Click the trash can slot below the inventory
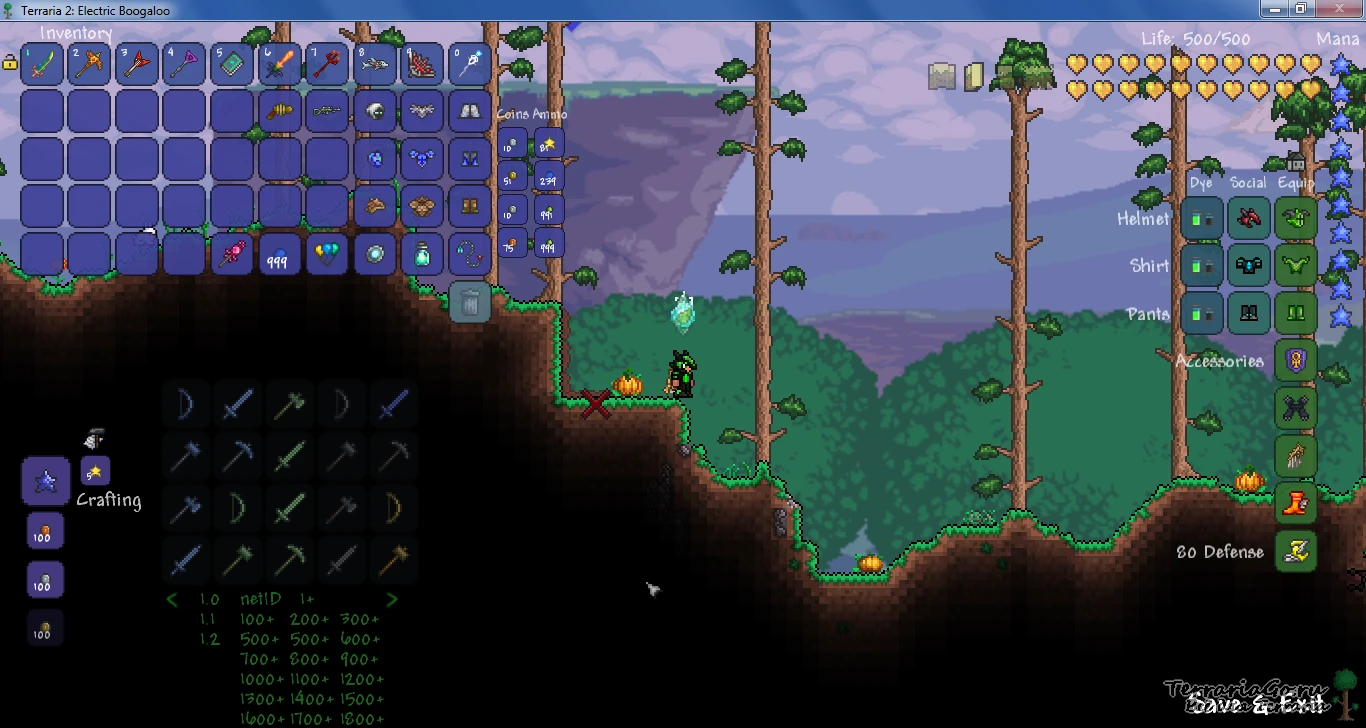 [x=470, y=302]
